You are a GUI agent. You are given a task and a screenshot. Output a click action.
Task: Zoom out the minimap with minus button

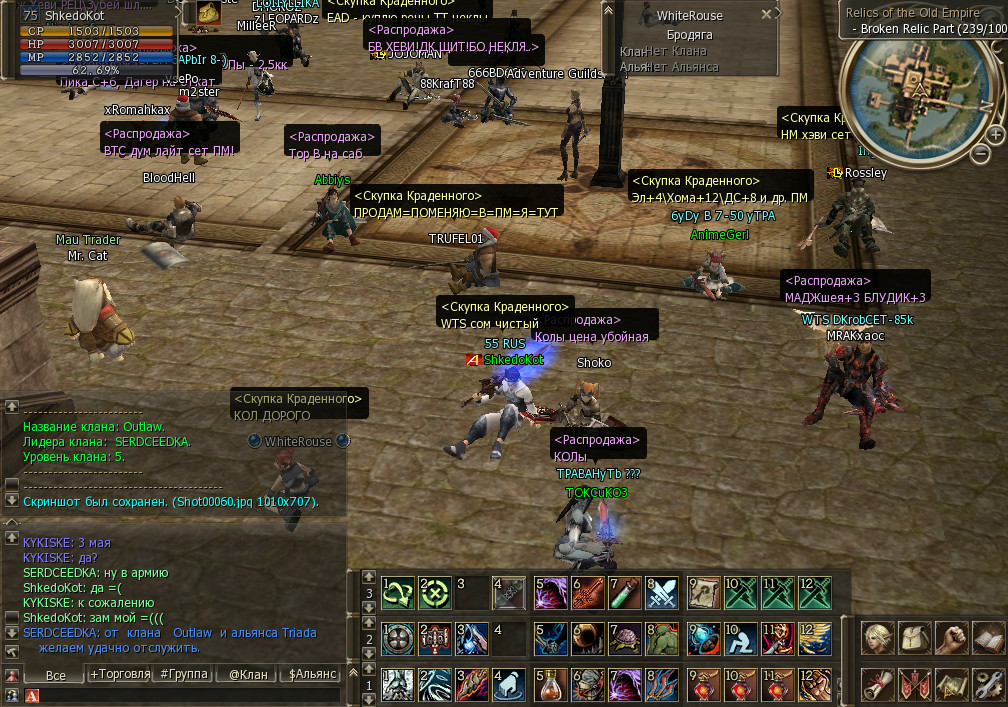click(x=981, y=153)
